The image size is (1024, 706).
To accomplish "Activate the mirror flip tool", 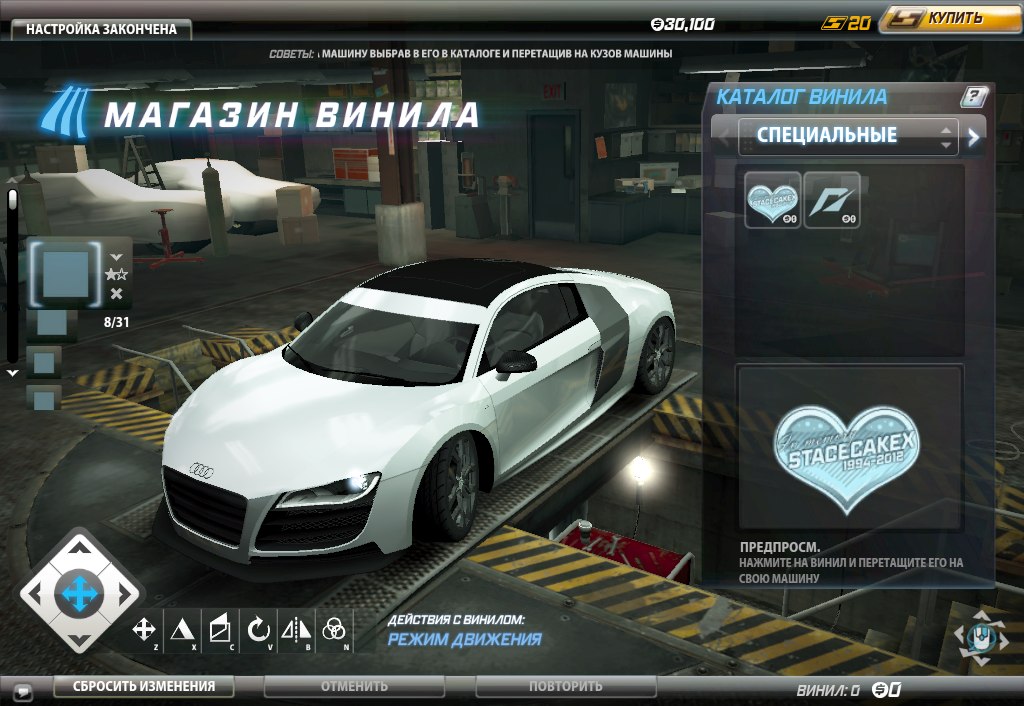I will coord(296,629).
